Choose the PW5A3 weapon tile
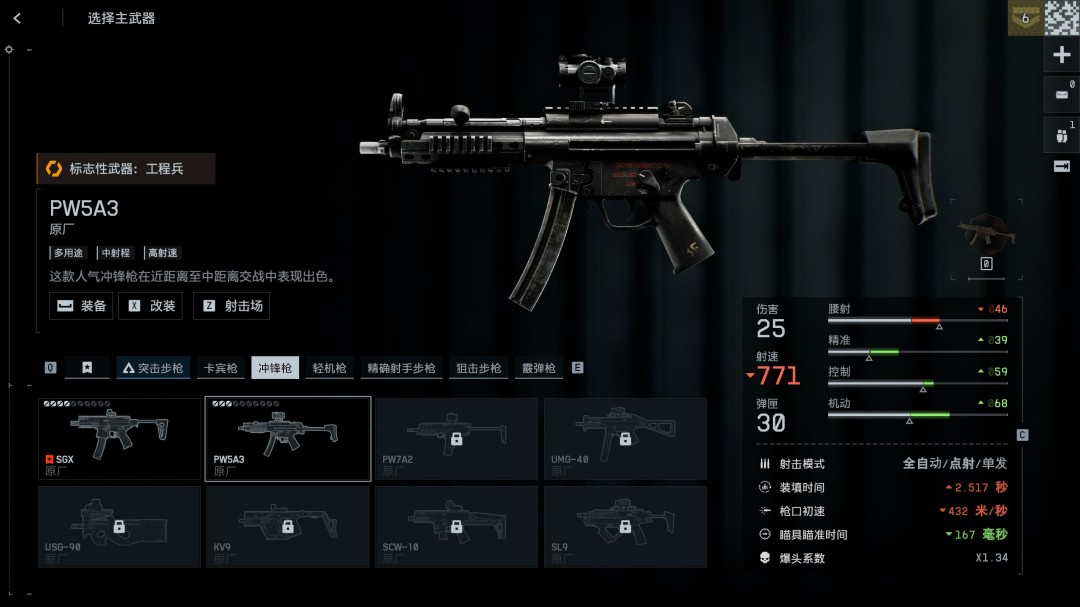 point(288,438)
